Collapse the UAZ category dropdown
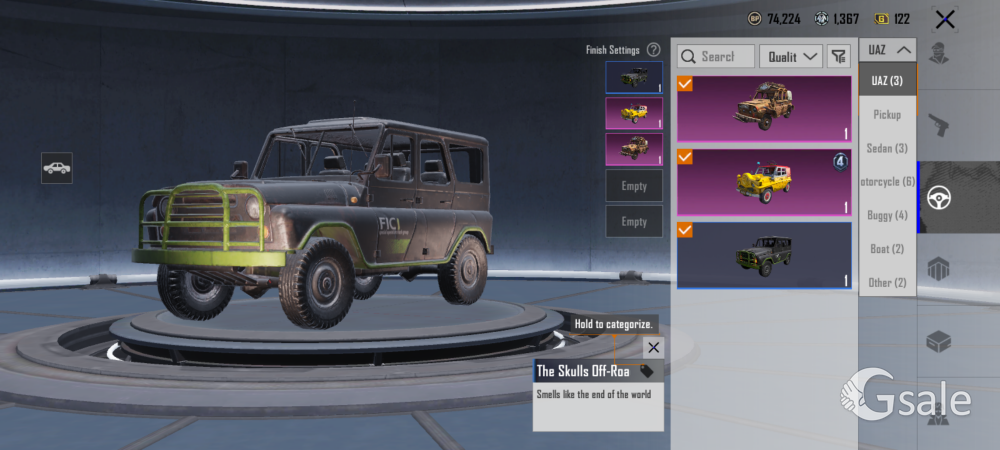 (x=887, y=49)
